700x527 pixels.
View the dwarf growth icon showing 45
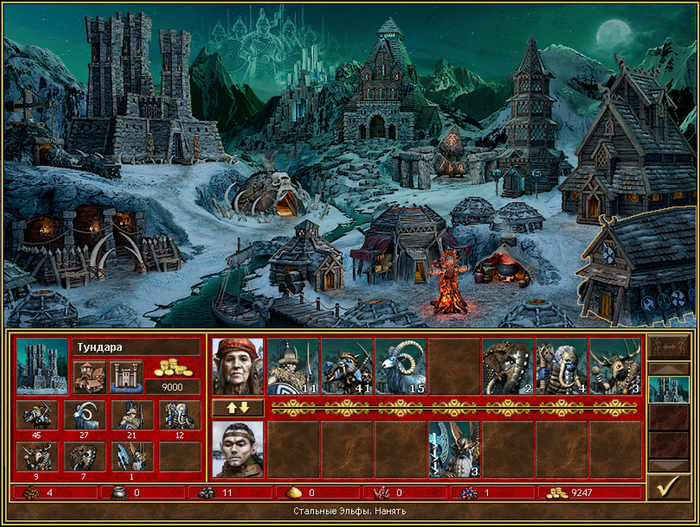coord(36,414)
